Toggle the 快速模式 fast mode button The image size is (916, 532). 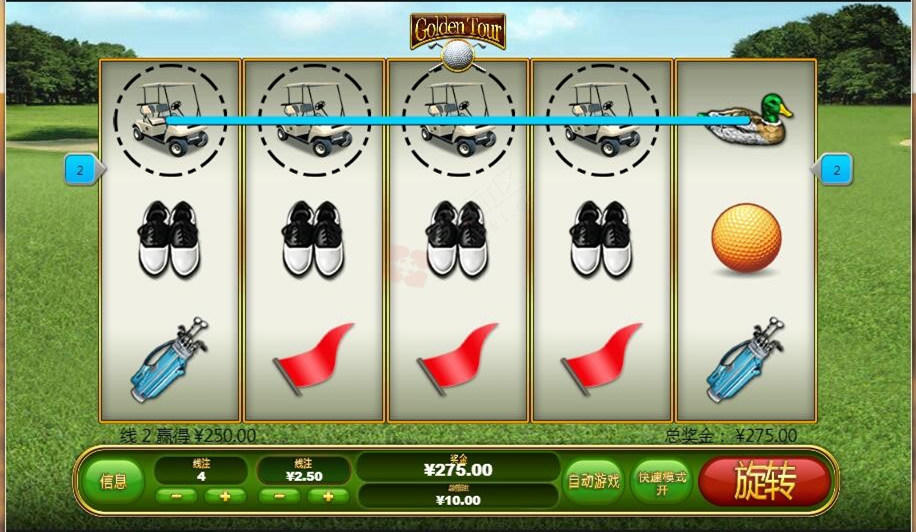tap(661, 481)
